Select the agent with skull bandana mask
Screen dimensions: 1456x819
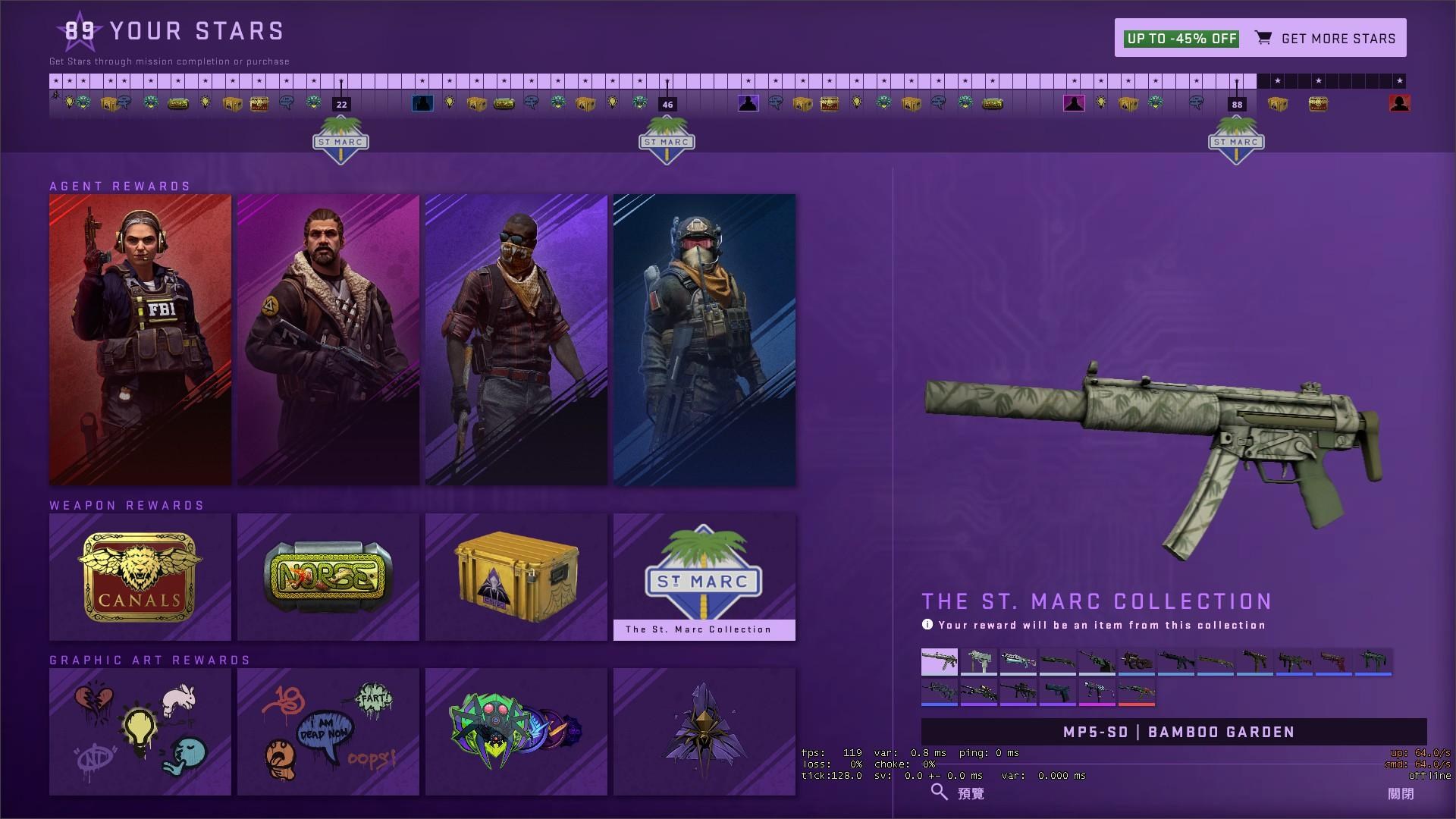click(x=516, y=340)
